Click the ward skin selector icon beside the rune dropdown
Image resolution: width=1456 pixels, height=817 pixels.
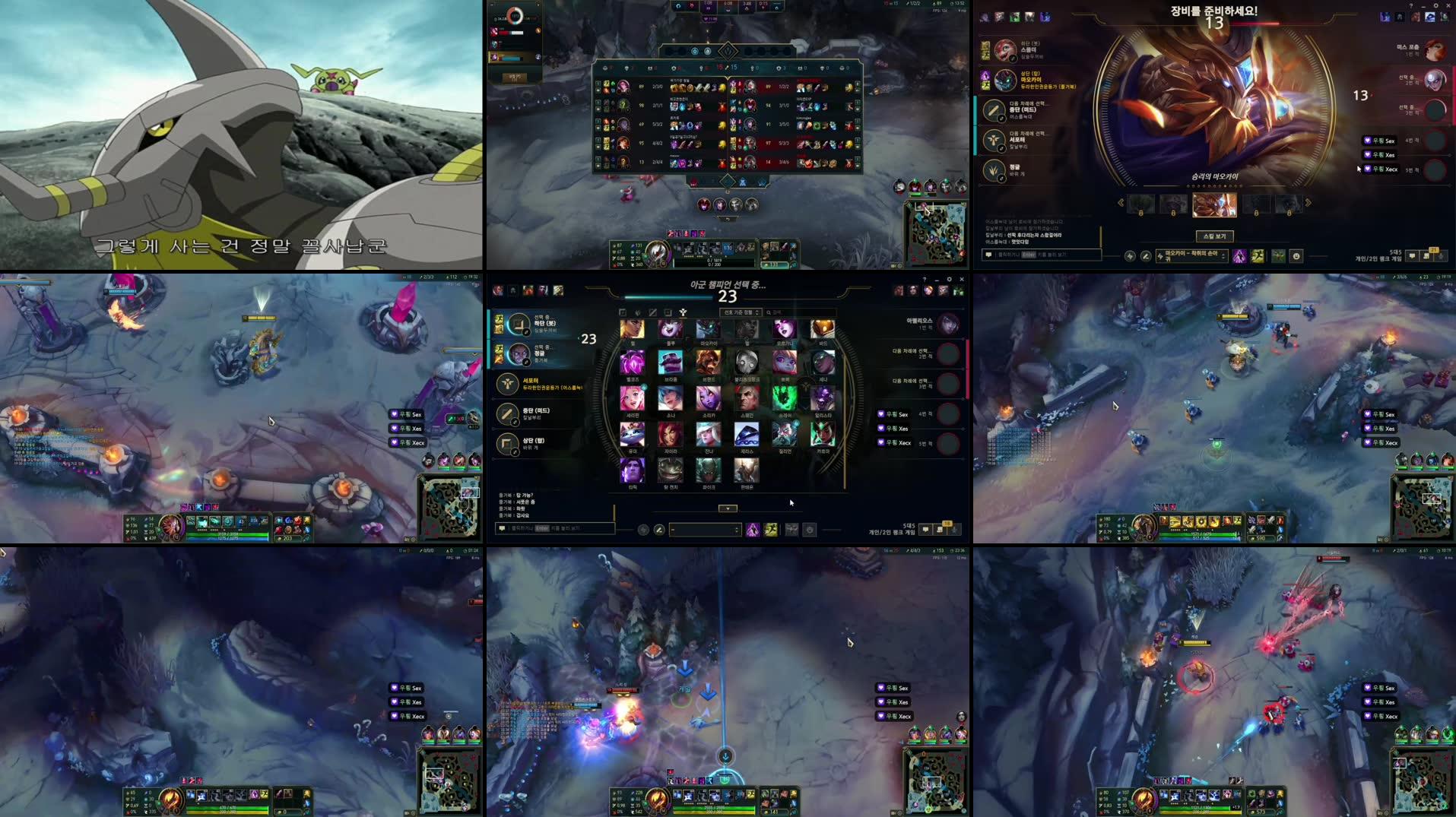(1277, 257)
